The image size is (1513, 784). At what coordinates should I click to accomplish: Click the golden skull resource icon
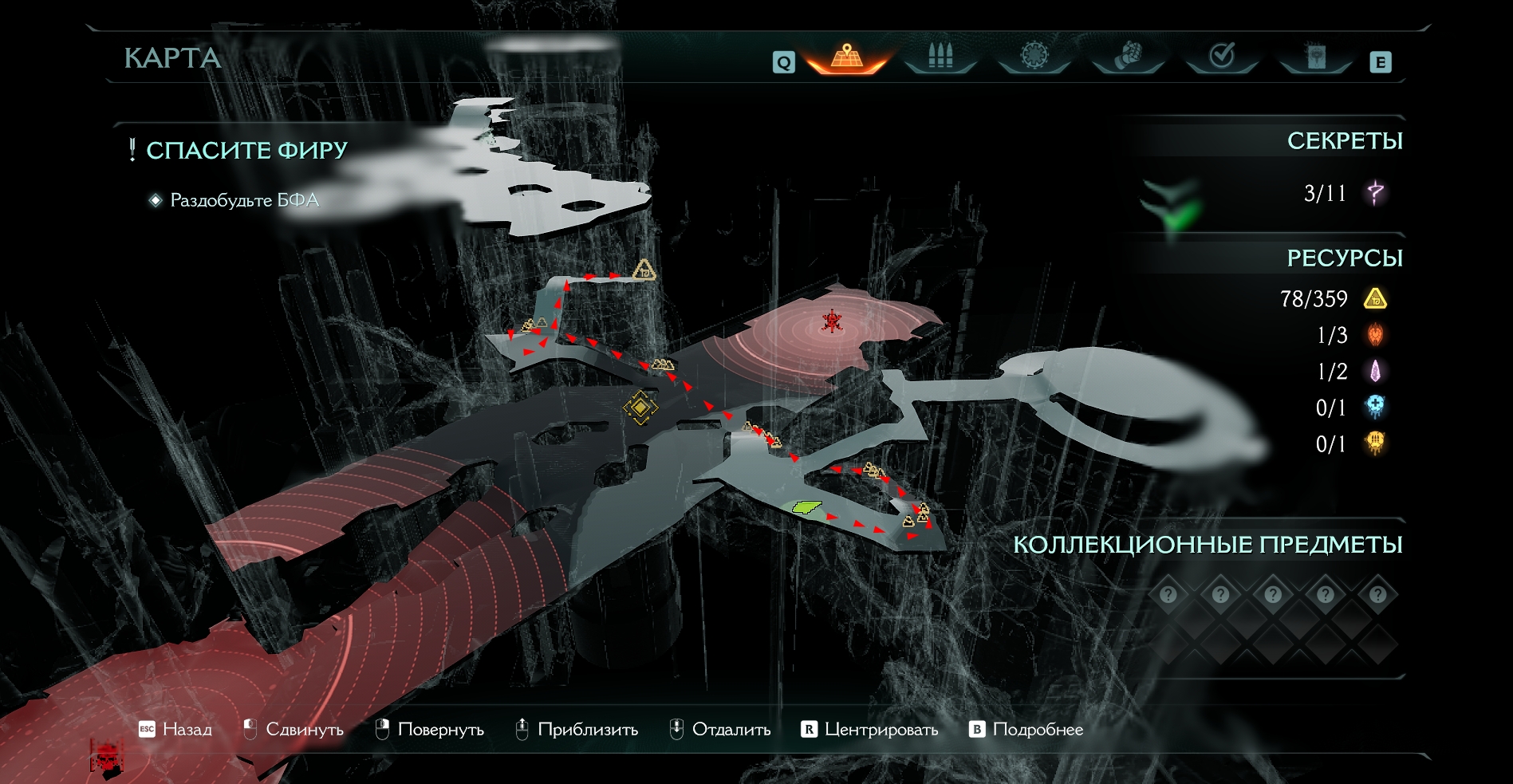1375,443
